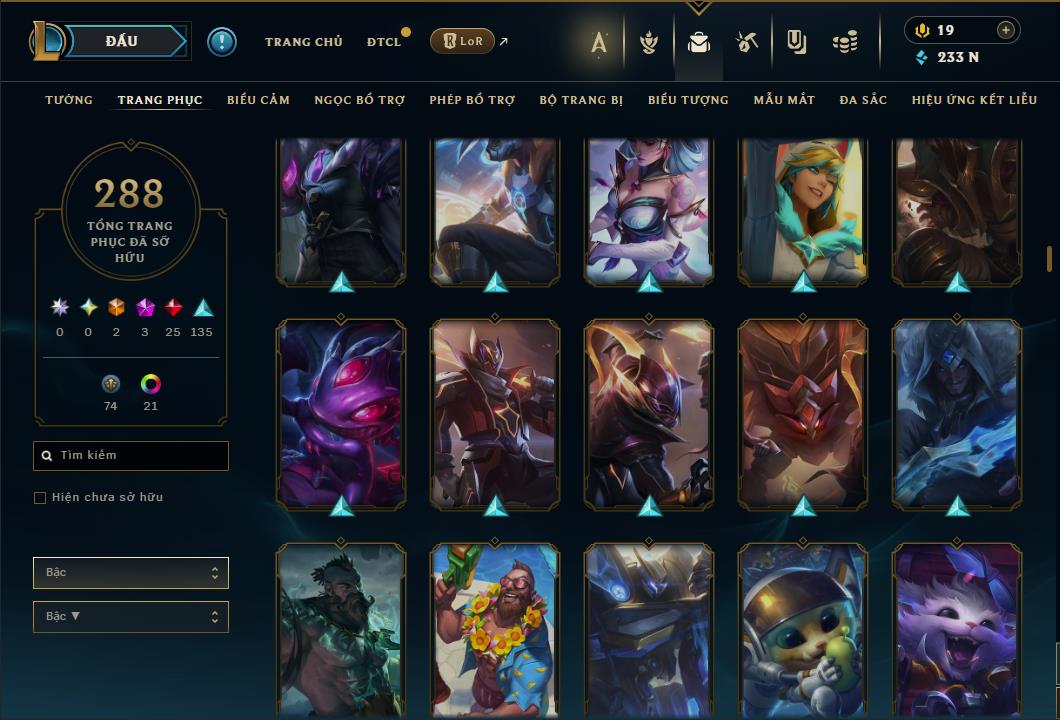1060x720 pixels.
Task: Open the ĐTCL game mode
Action: (x=384, y=42)
